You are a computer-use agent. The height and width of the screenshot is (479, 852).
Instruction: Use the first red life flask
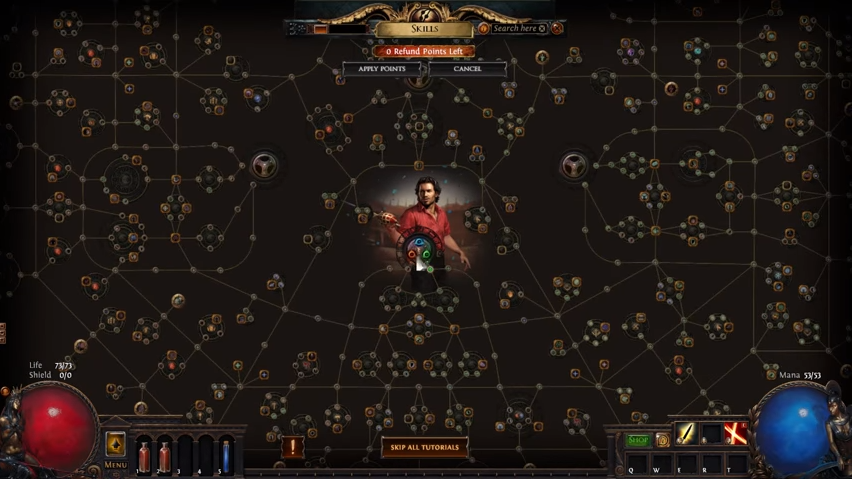tap(144, 455)
